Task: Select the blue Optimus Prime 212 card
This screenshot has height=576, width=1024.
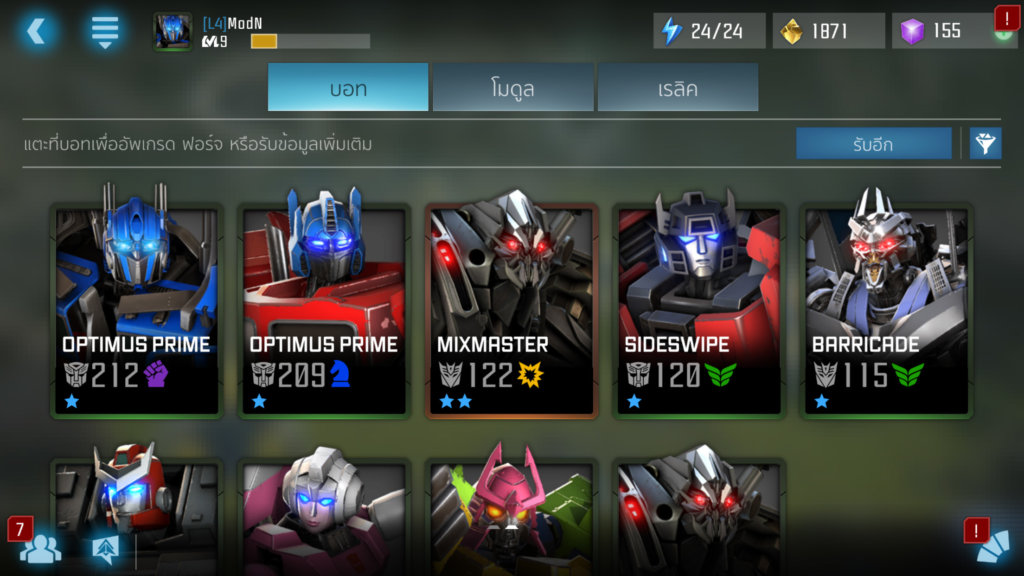Action: coord(136,310)
